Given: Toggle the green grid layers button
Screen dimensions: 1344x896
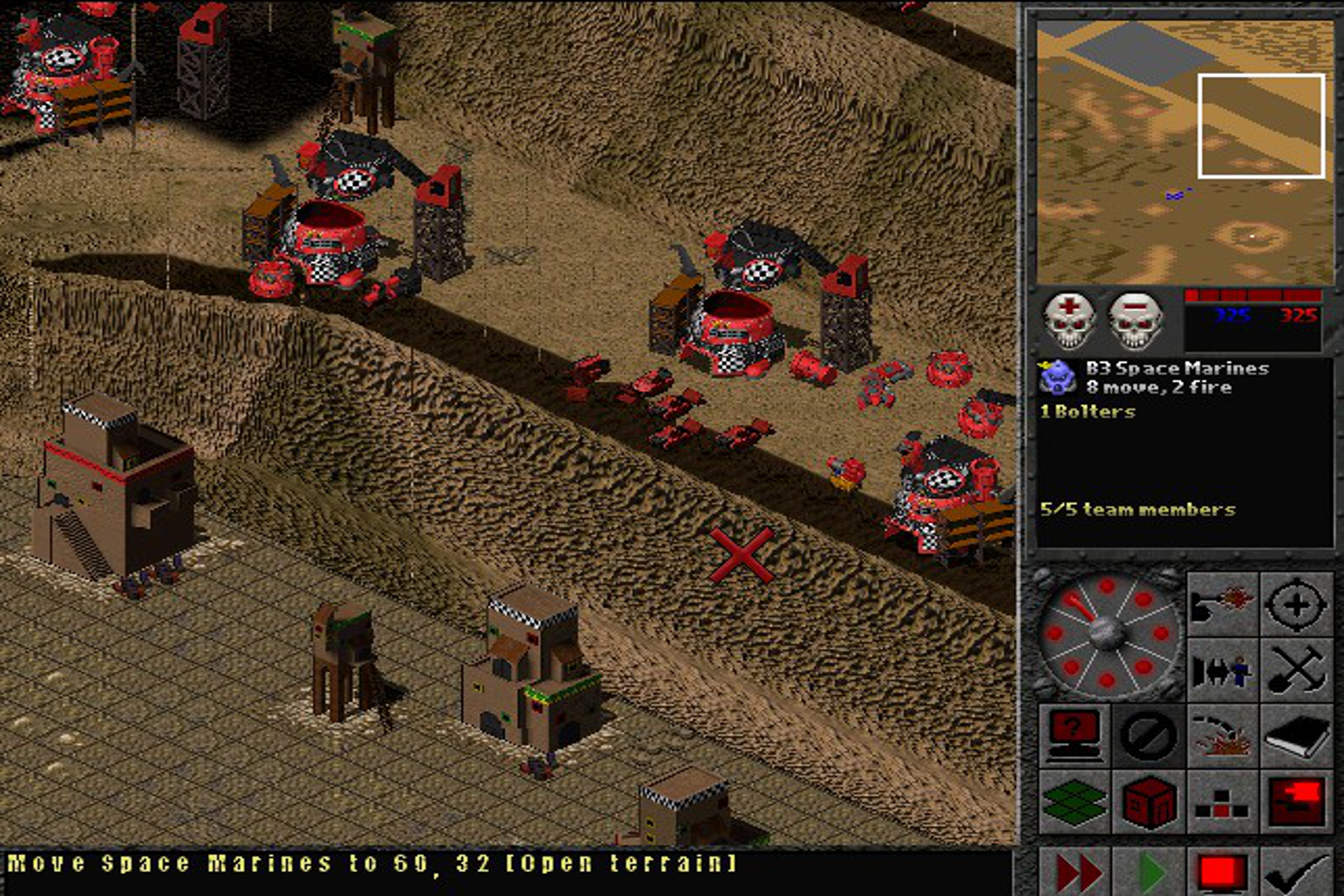Looking at the screenshot, I should pyautogui.click(x=1074, y=802).
